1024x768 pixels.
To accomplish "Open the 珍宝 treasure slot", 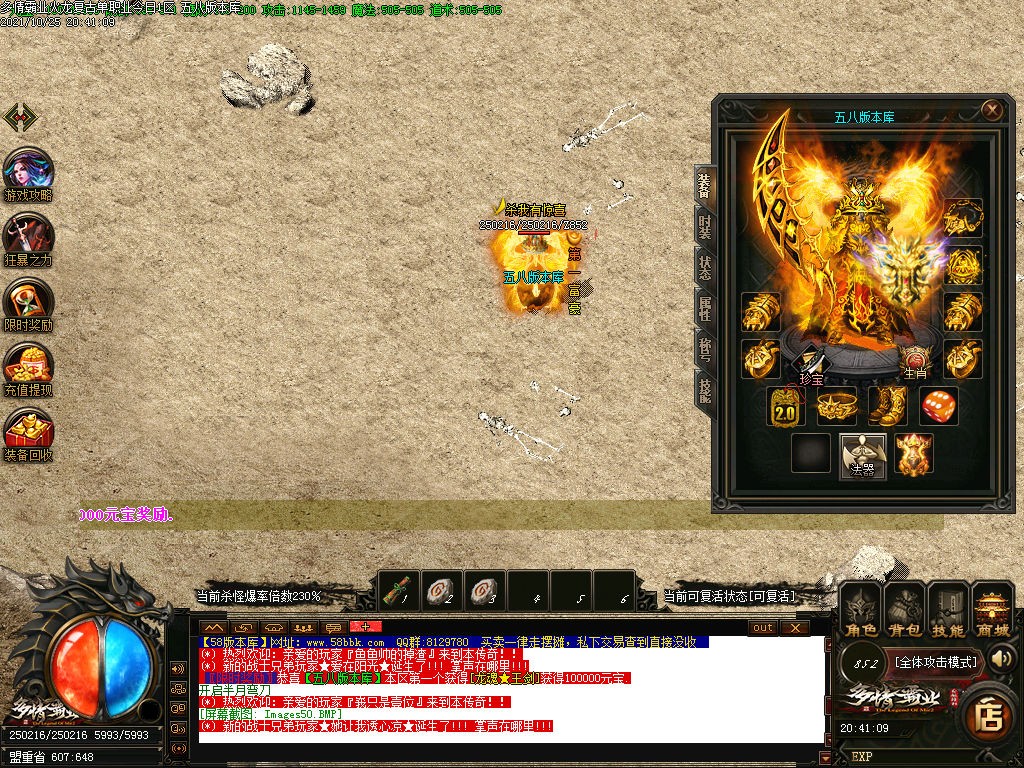I will click(x=811, y=365).
